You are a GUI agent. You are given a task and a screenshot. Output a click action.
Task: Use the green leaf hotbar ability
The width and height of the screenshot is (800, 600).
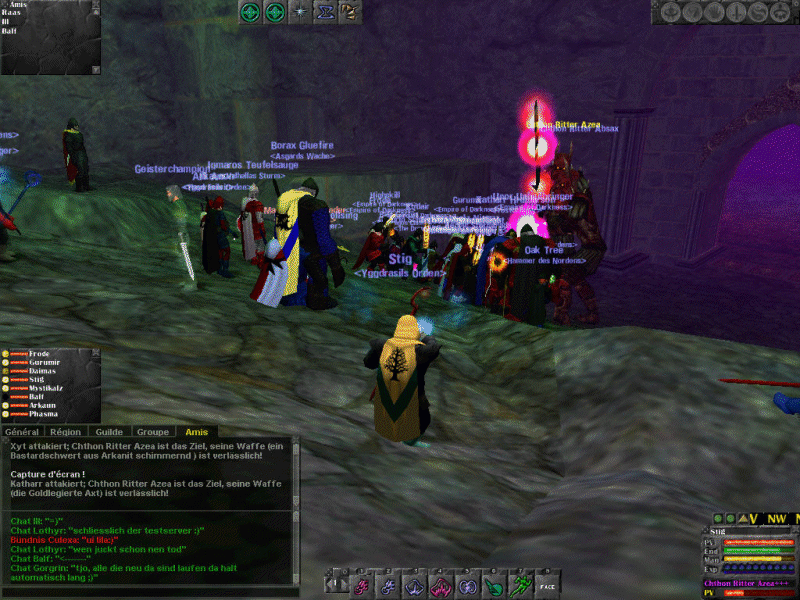pyautogui.click(x=493, y=582)
